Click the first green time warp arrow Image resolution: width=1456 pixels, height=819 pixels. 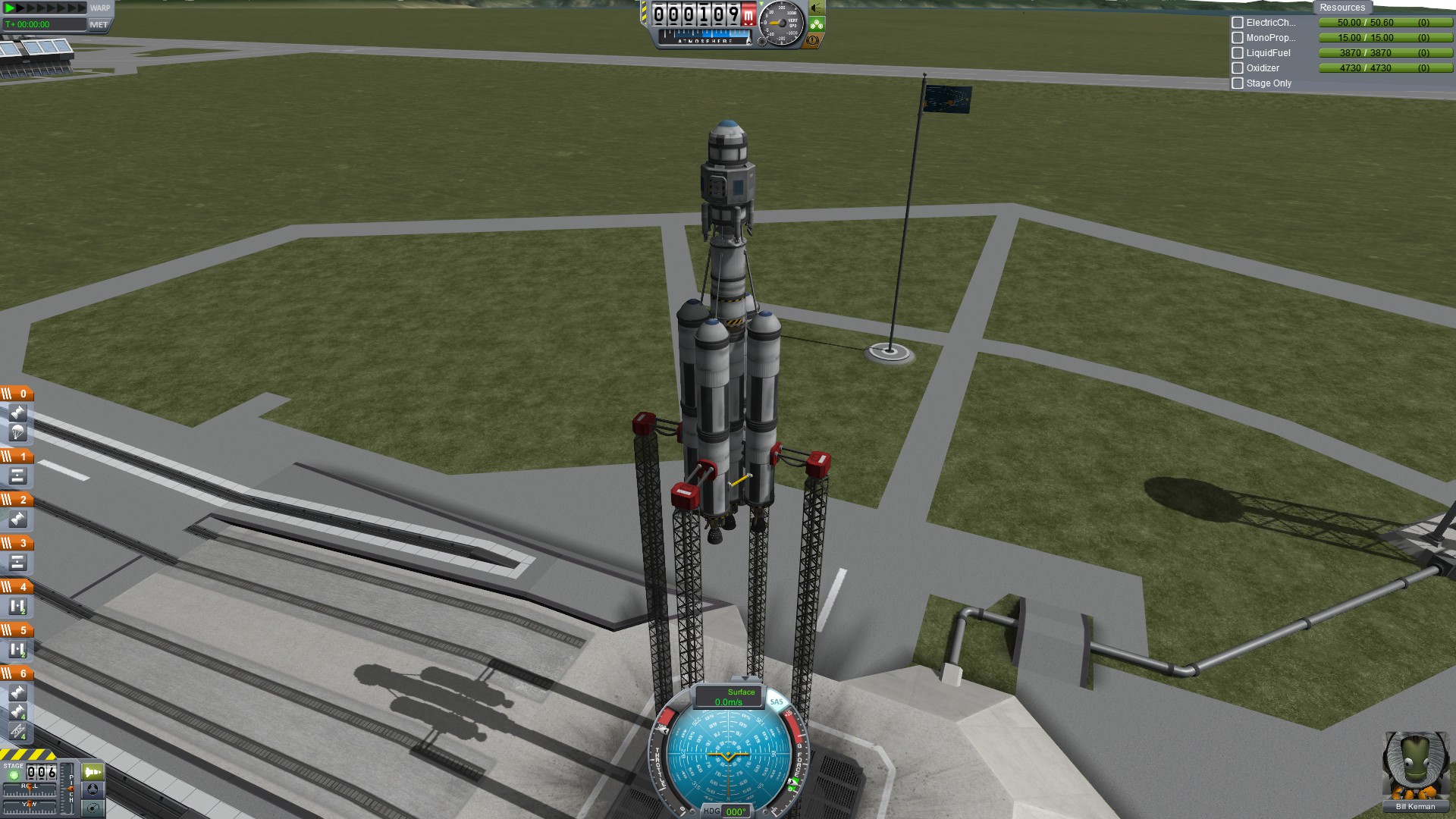click(10, 8)
